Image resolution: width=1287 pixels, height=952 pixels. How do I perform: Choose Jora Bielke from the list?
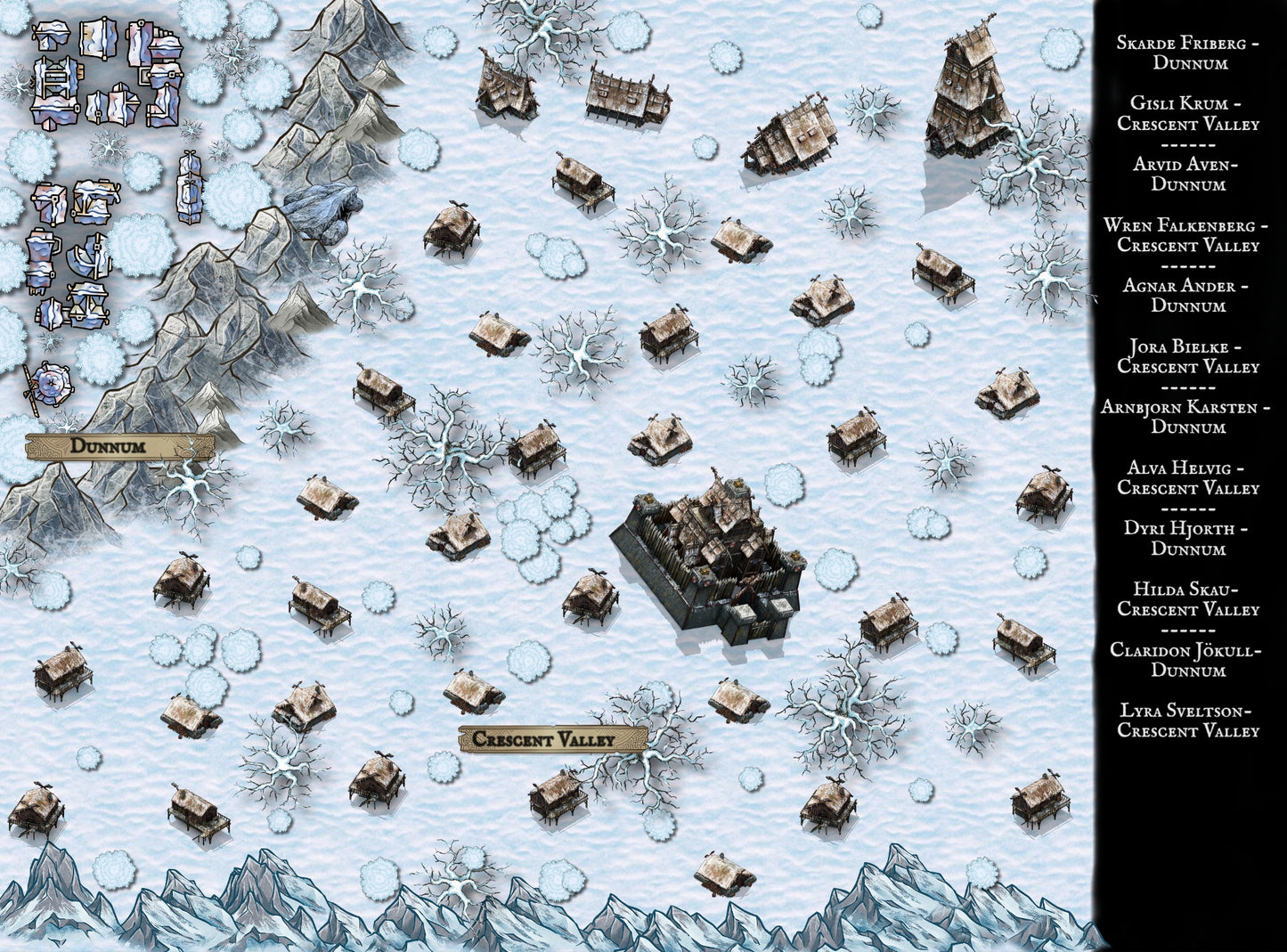pos(1188,356)
